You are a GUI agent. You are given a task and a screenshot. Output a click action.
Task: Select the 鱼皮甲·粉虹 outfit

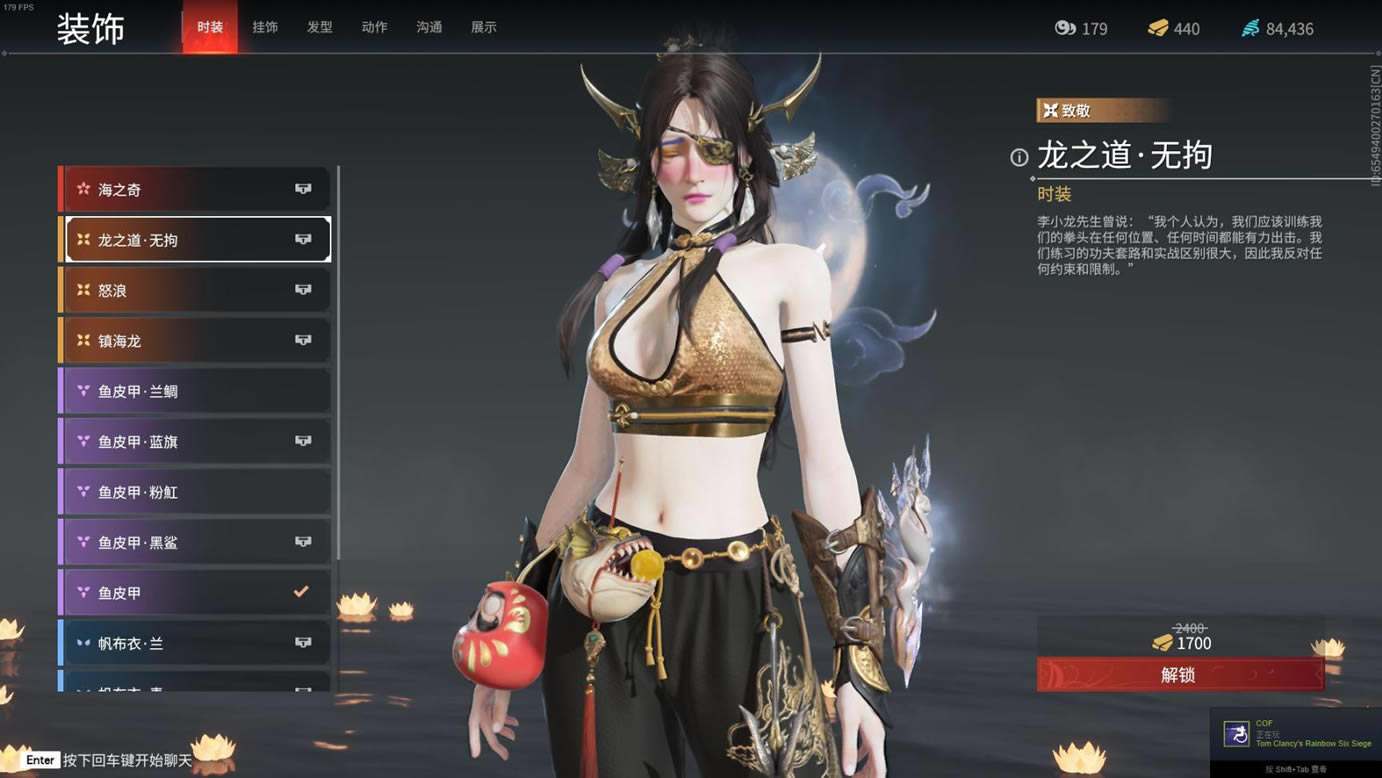click(x=197, y=492)
